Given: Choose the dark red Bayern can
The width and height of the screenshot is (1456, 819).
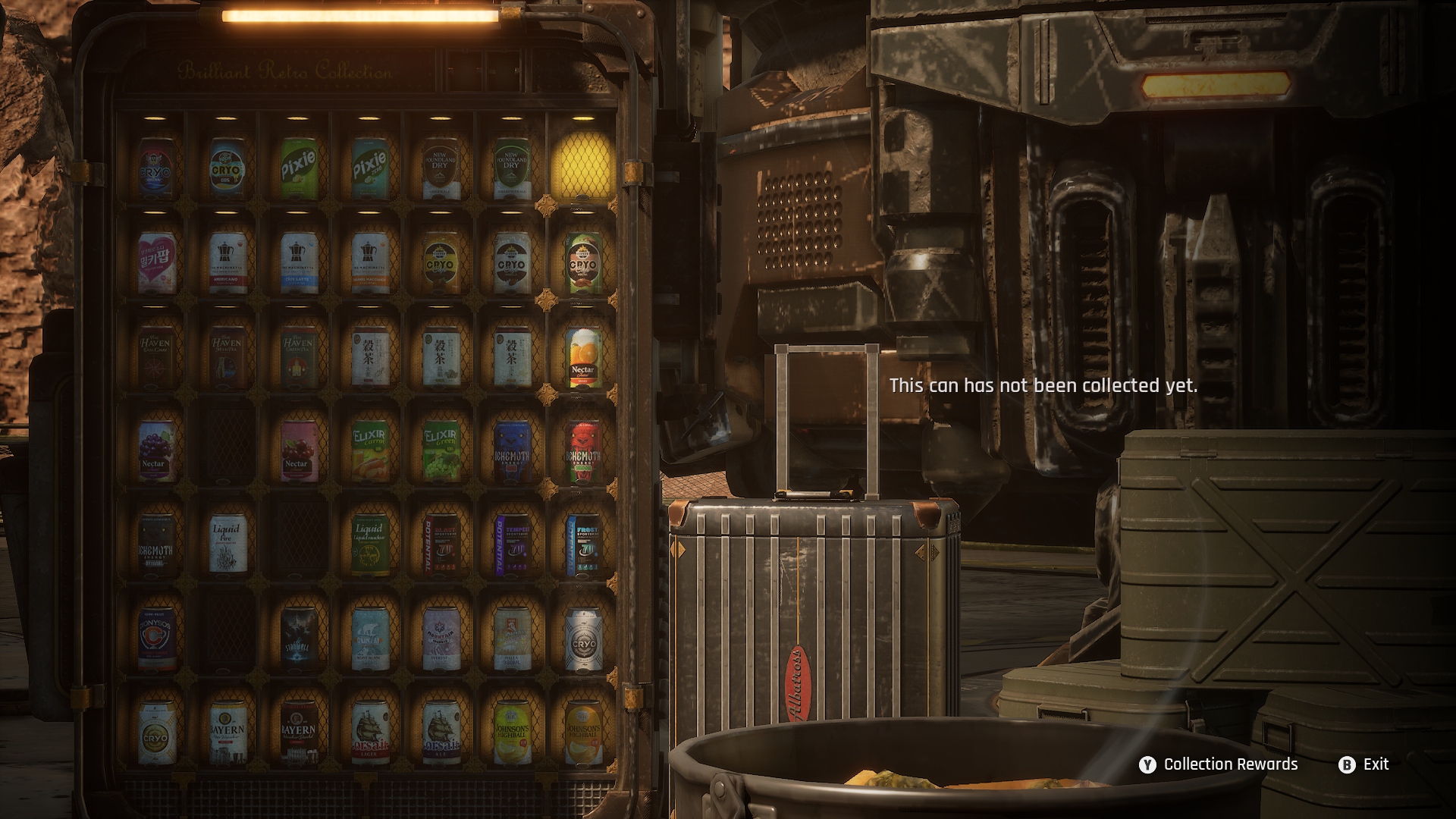Looking at the screenshot, I should [298, 733].
